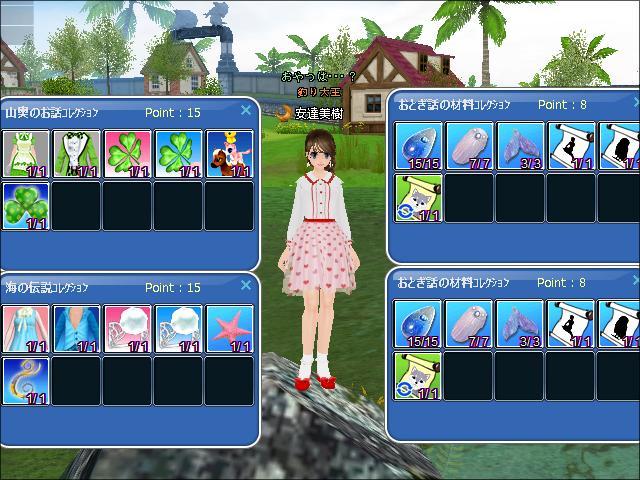The image size is (640, 480).
Task: Choose the white tiara hat on pink background
Action: [127, 329]
